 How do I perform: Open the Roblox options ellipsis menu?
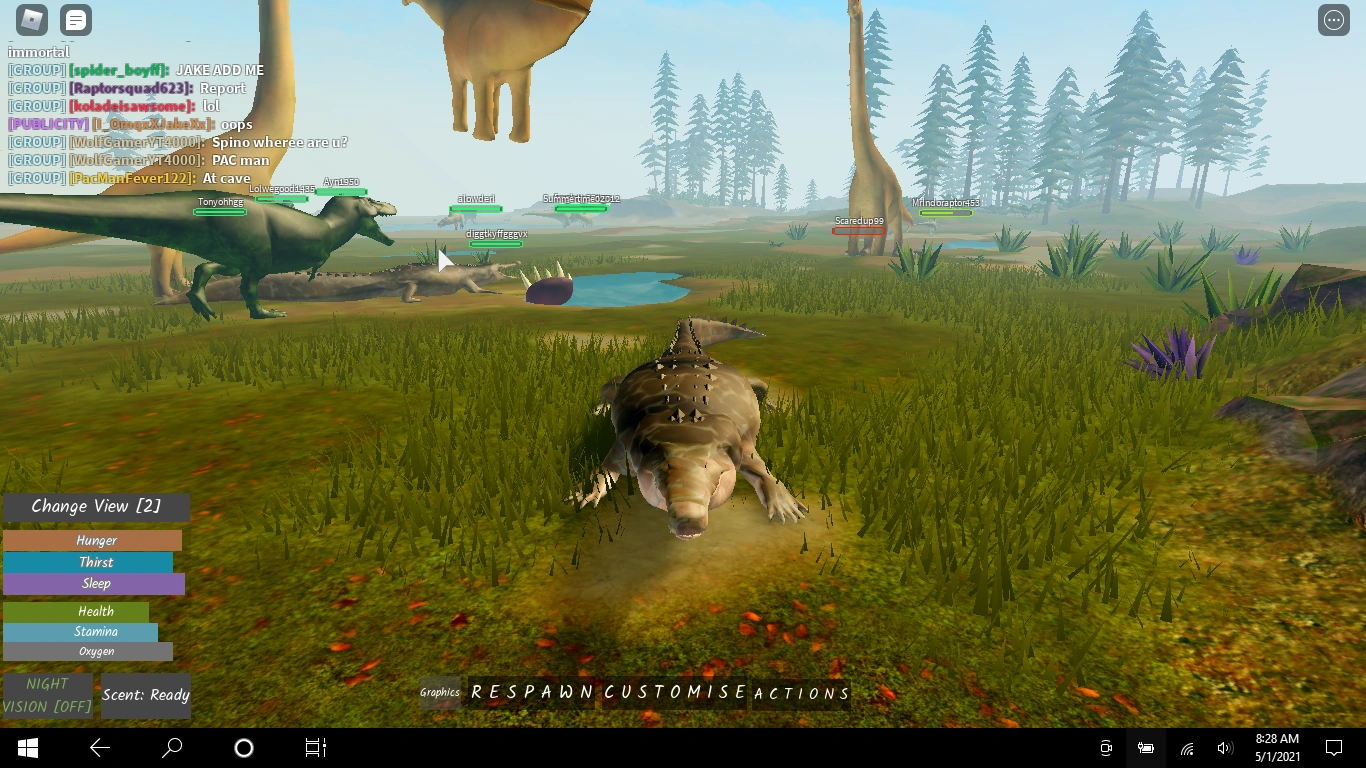[1334, 19]
